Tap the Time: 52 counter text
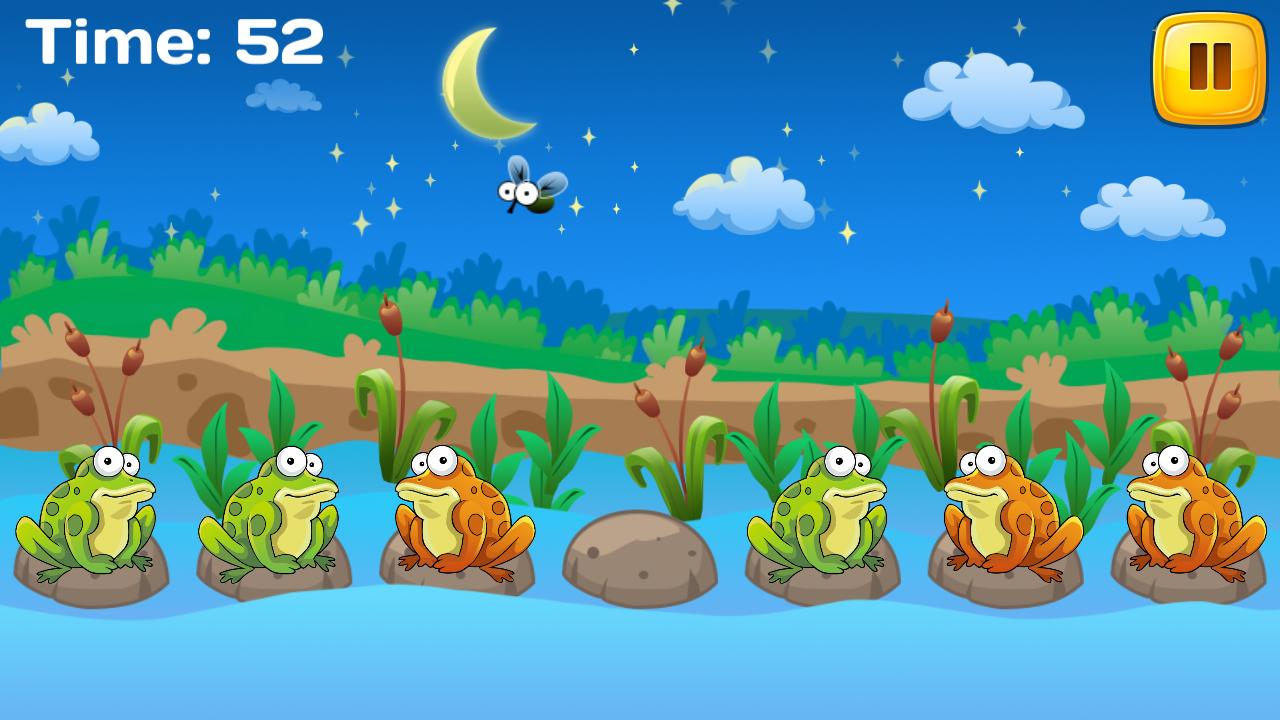This screenshot has height=720, width=1280. pyautogui.click(x=175, y=40)
